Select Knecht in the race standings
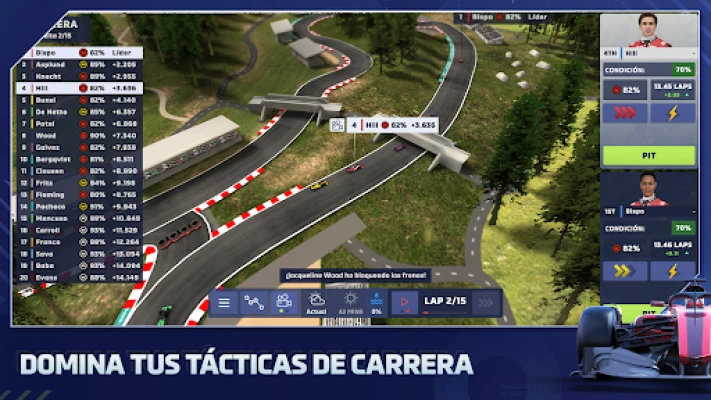This screenshot has height=400, width=711. tap(78, 76)
